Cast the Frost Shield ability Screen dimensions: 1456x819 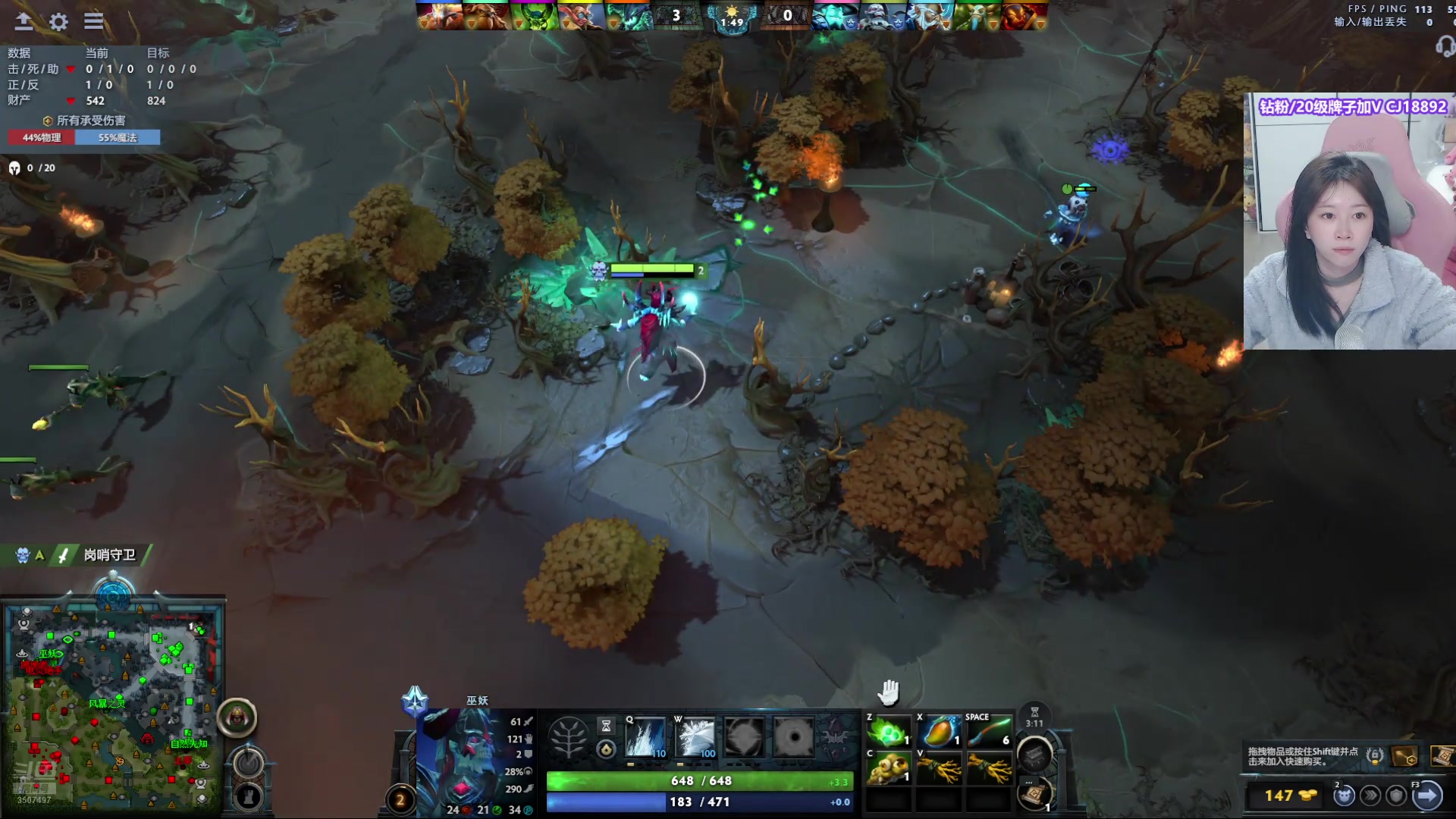coord(695,737)
